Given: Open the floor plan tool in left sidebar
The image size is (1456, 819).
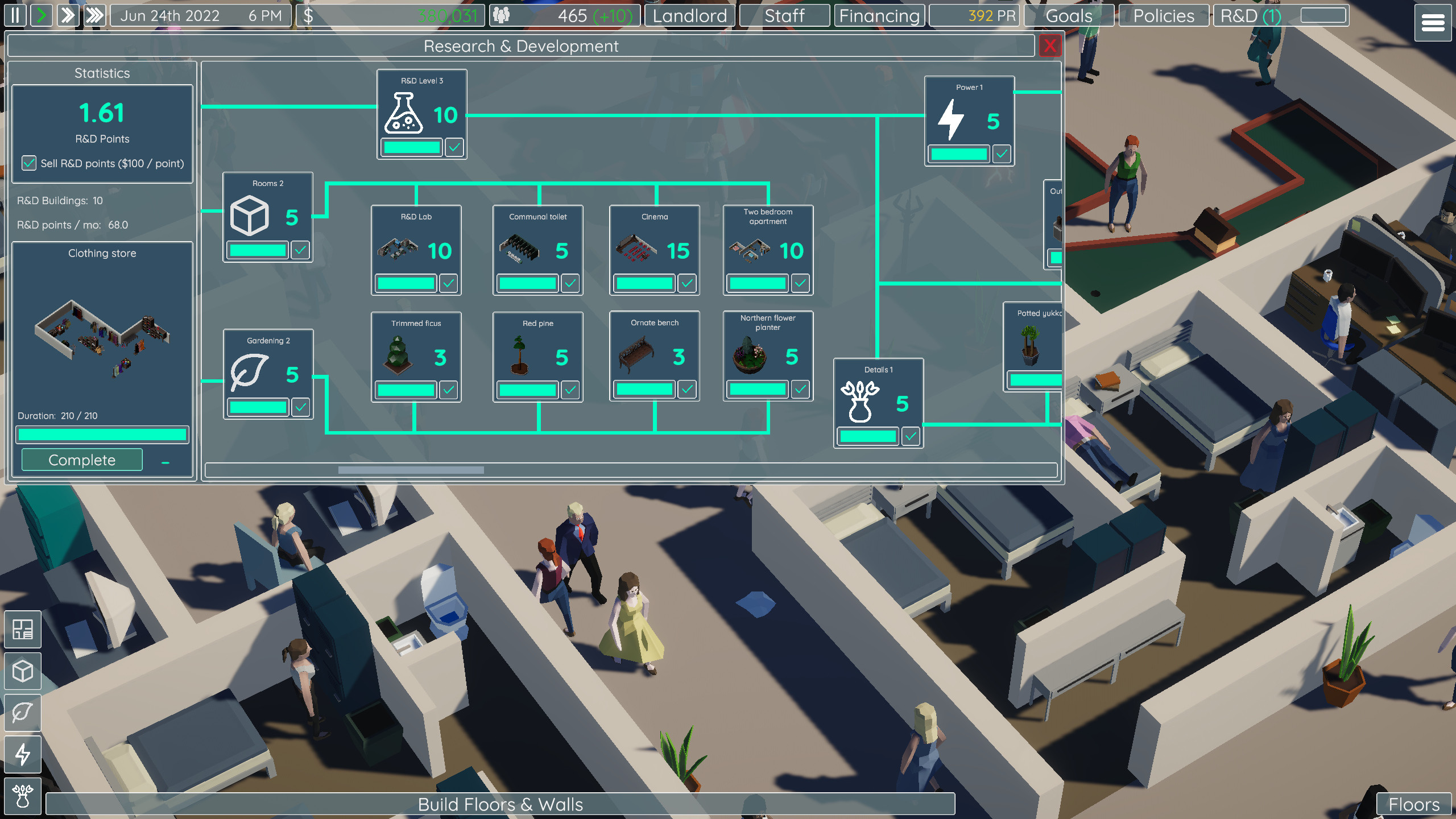Looking at the screenshot, I should [x=23, y=630].
